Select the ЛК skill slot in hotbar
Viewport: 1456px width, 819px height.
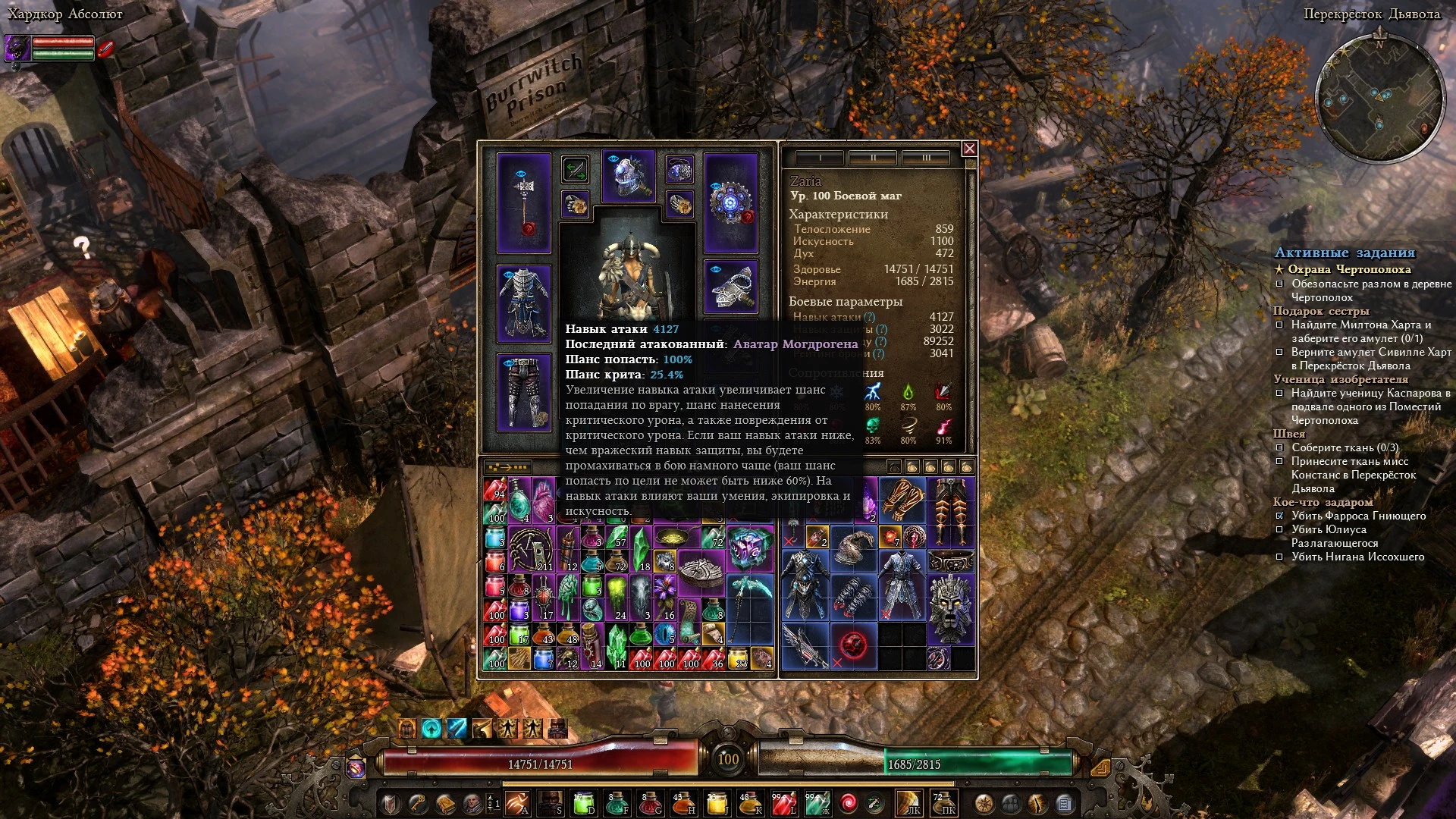(910, 802)
